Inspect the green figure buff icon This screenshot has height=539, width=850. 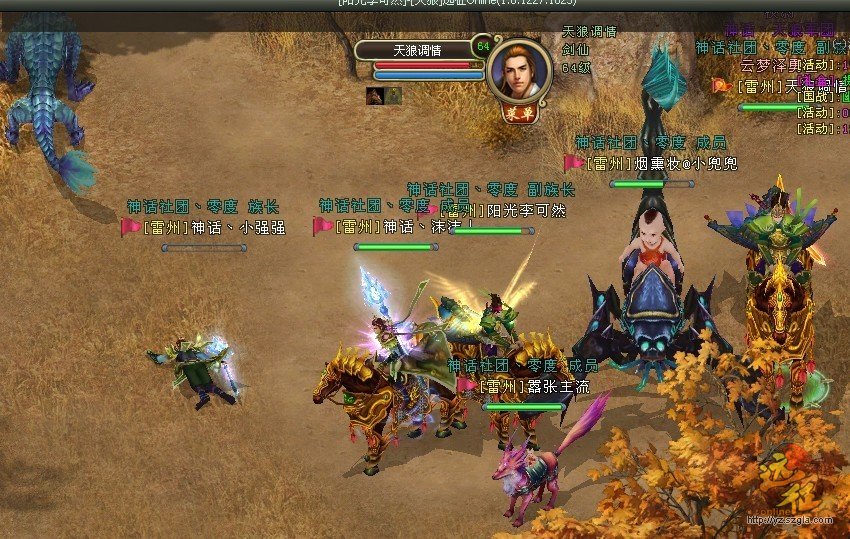click(393, 96)
